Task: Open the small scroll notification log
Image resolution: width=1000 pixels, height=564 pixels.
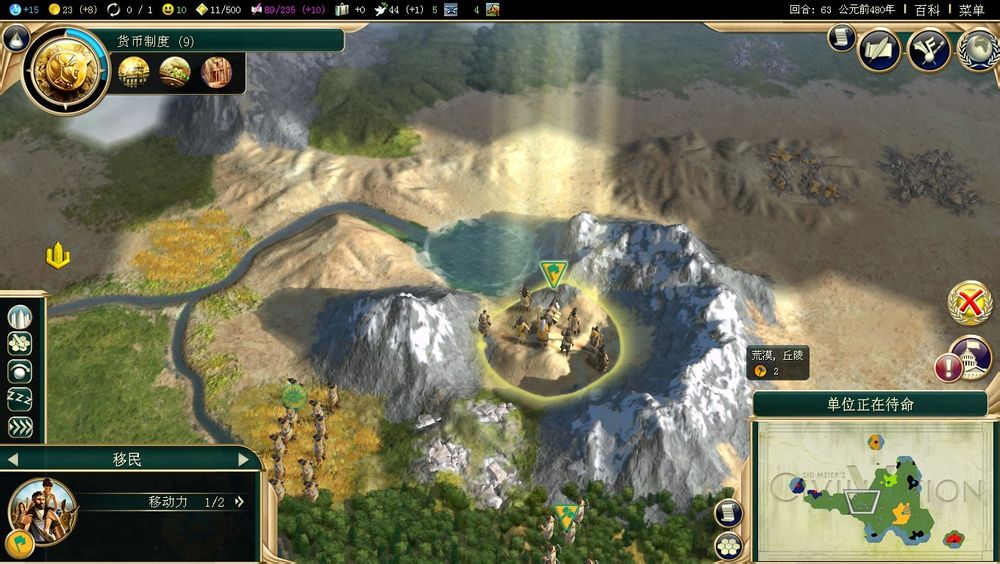Action: tap(841, 38)
